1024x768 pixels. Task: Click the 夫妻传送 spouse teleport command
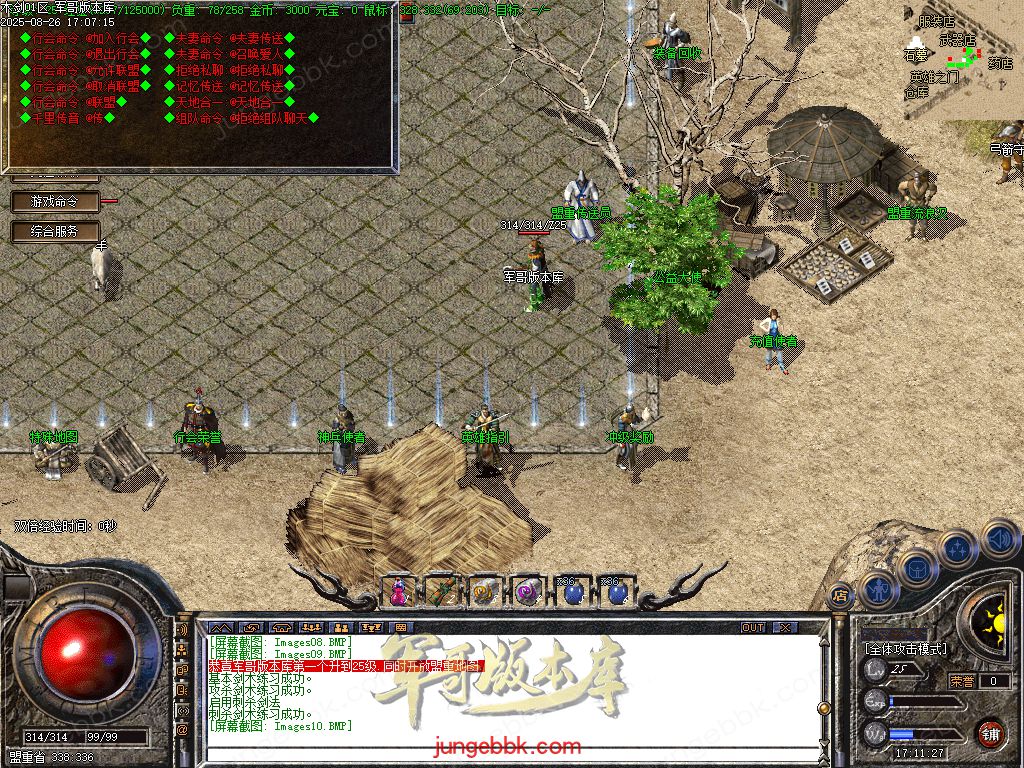258,38
